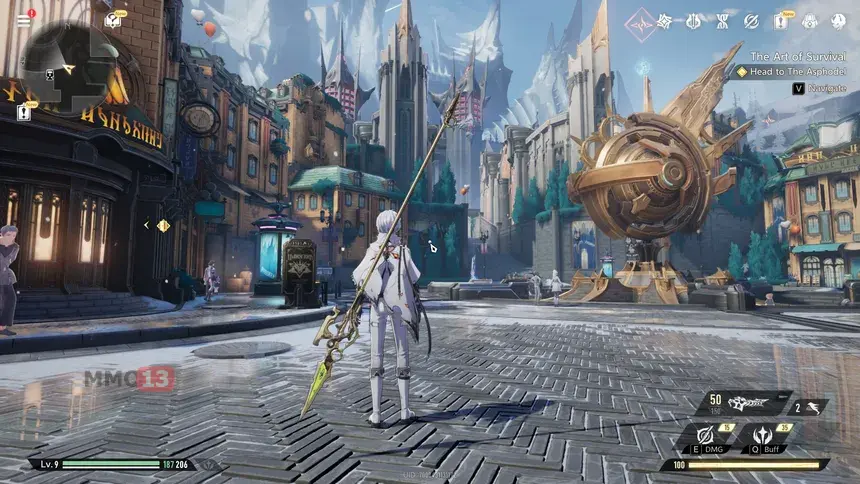Screen dimensions: 860x484
Task: Open the hourglass-shaped icon in top bar
Action: (722, 21)
